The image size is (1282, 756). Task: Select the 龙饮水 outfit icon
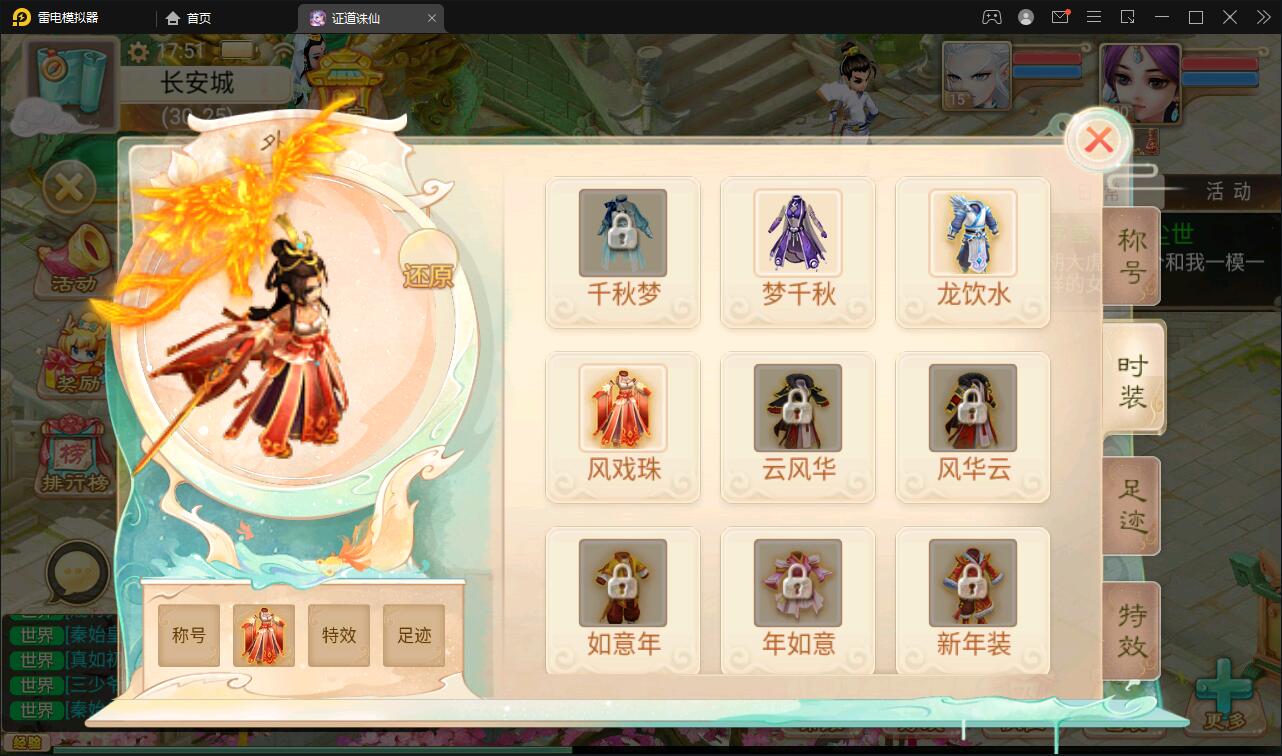coord(972,232)
